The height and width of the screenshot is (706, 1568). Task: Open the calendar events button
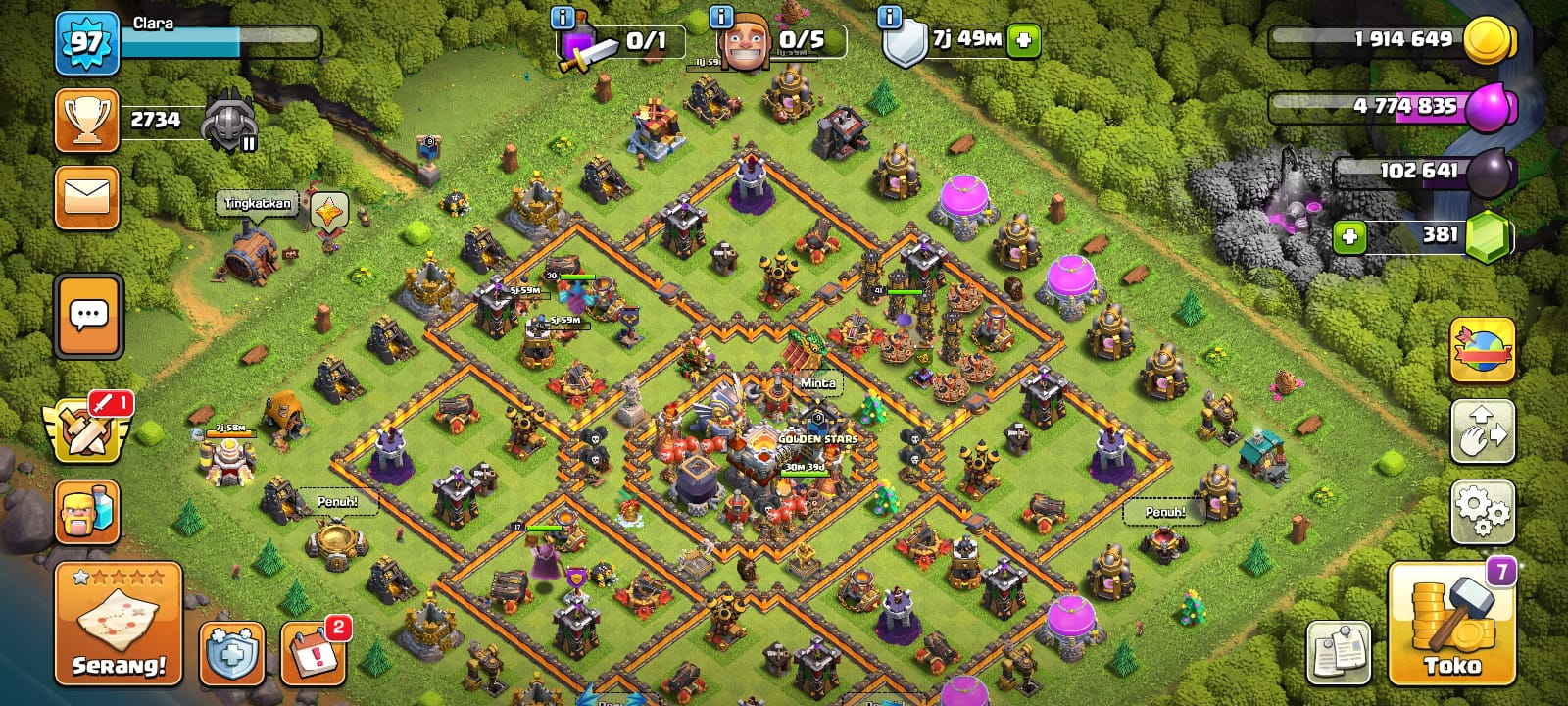pos(313,653)
